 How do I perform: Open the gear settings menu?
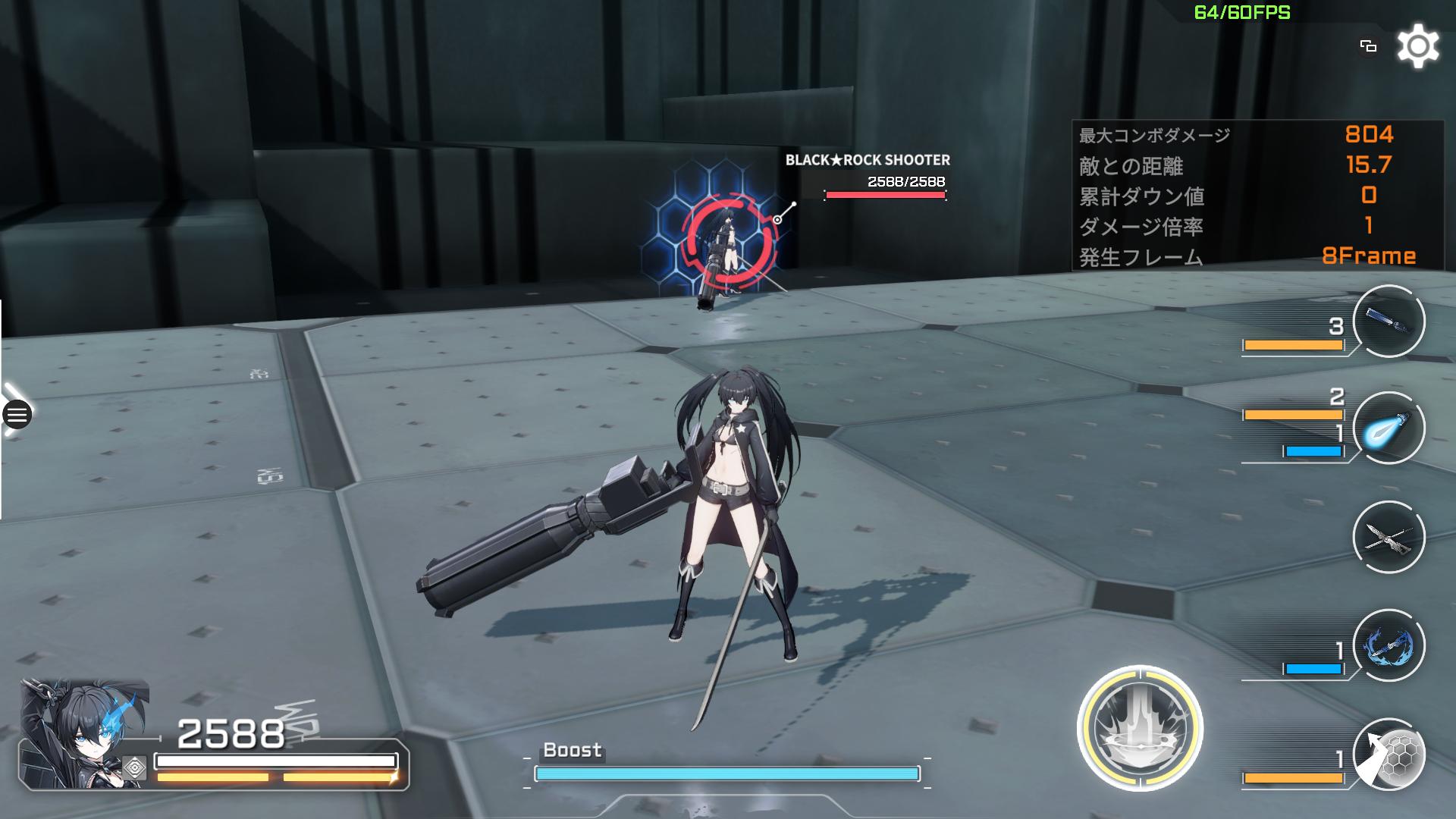[x=1417, y=47]
